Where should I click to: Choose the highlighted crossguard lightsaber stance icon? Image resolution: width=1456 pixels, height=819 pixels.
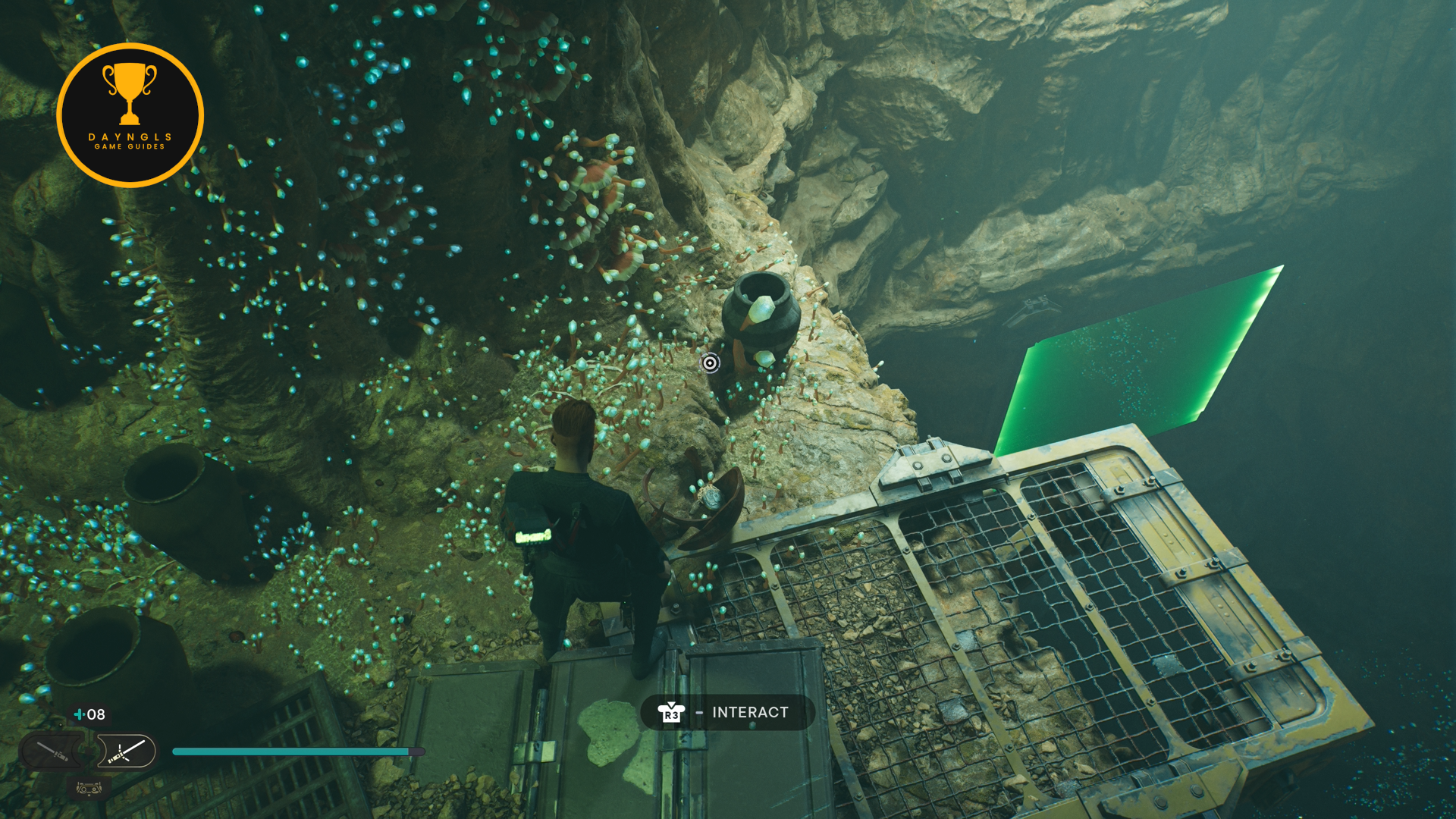[126, 752]
